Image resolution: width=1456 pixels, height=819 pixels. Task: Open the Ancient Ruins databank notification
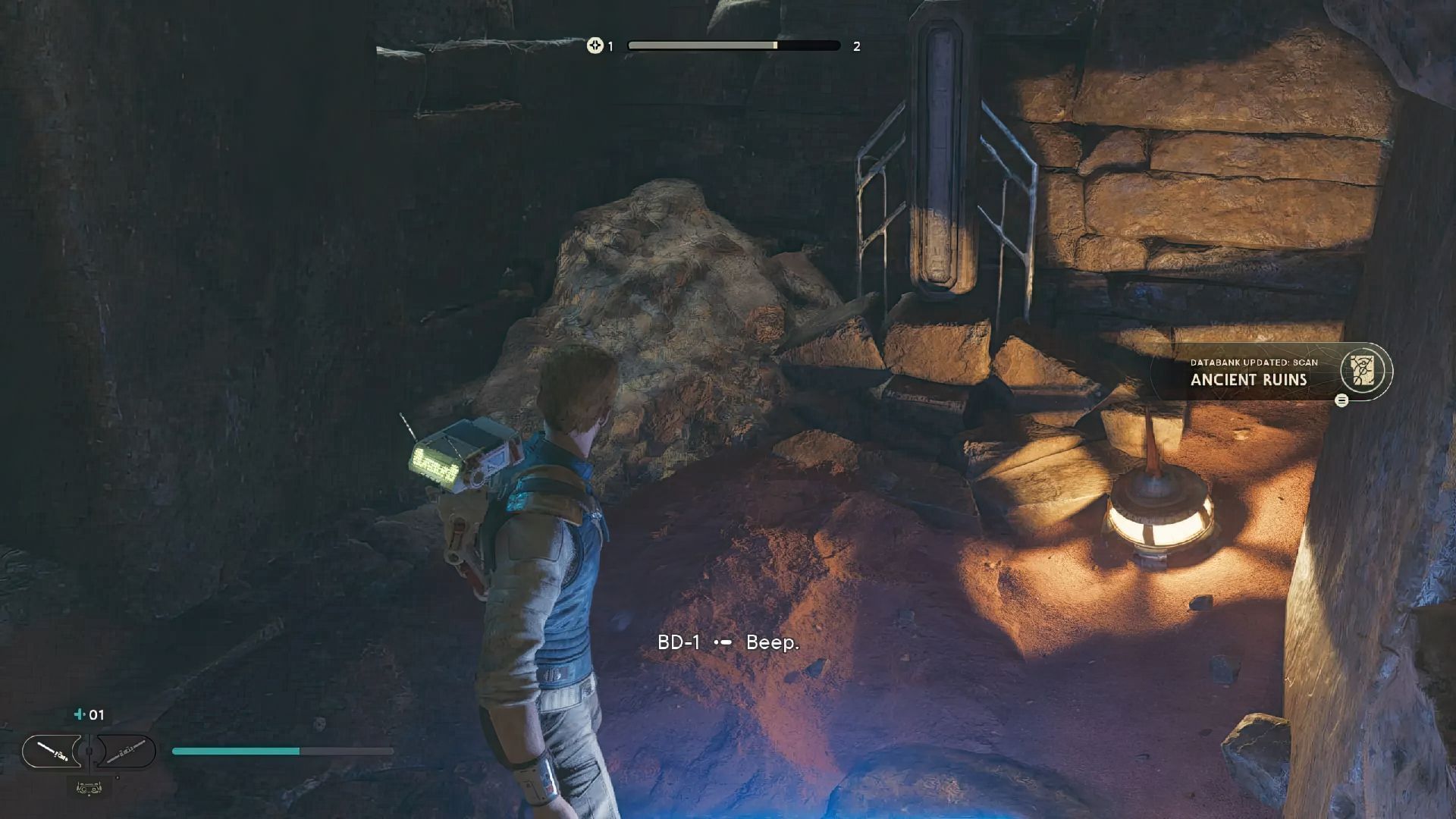pyautogui.click(x=1271, y=372)
